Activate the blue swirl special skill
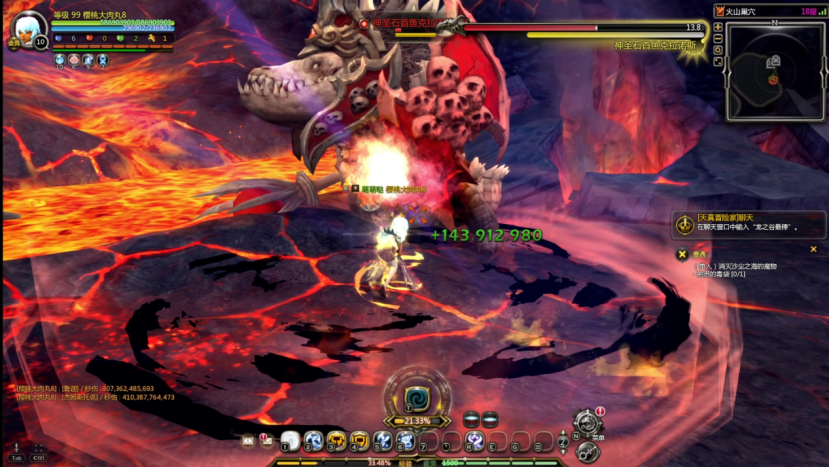Viewport: 829px width, 467px height. click(413, 395)
